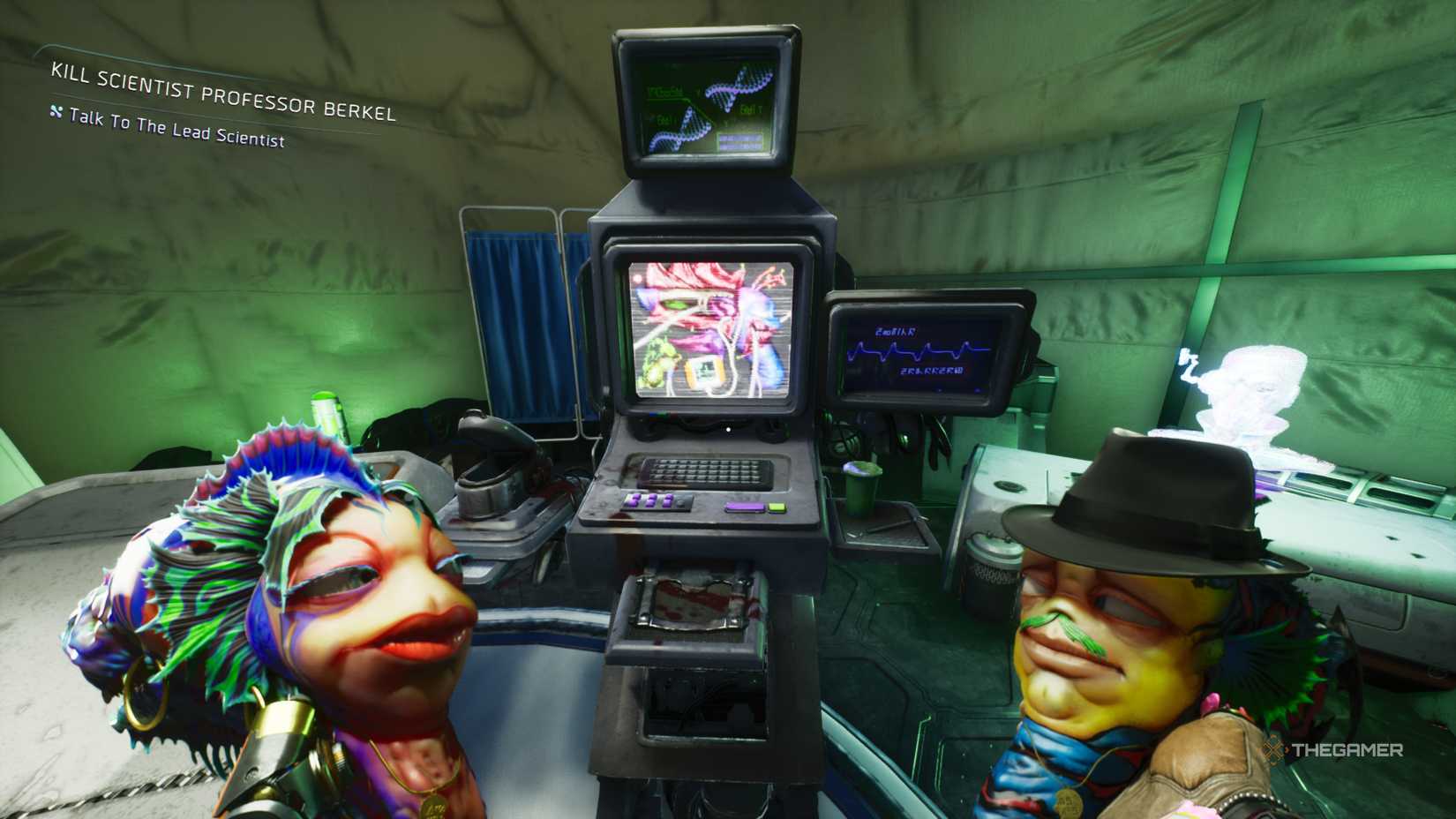Select the heartbeat EKG readout screen
Screen dimensions: 1456x819
[x=918, y=349]
